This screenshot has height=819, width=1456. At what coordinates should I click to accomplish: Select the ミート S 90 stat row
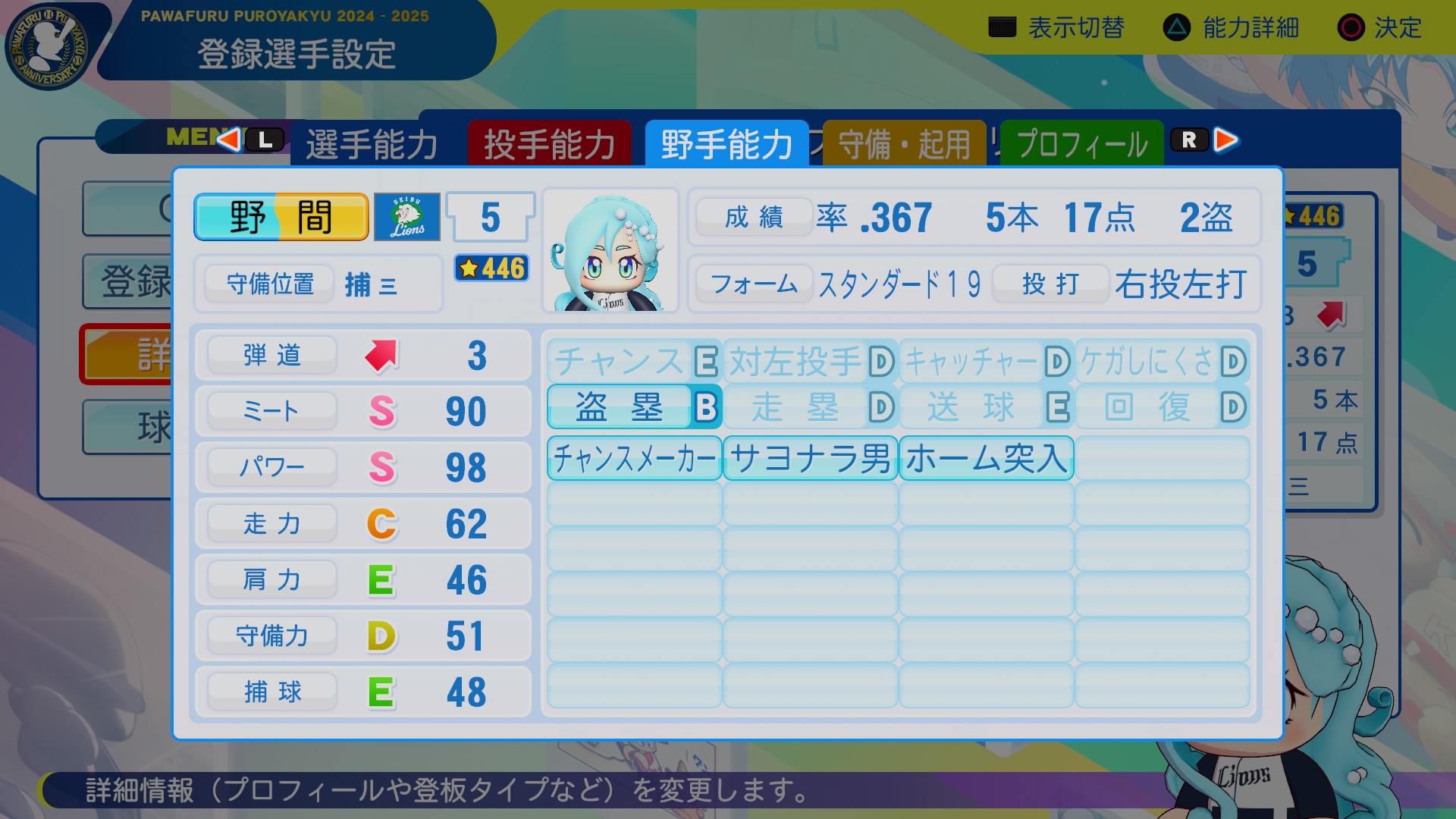tap(362, 410)
